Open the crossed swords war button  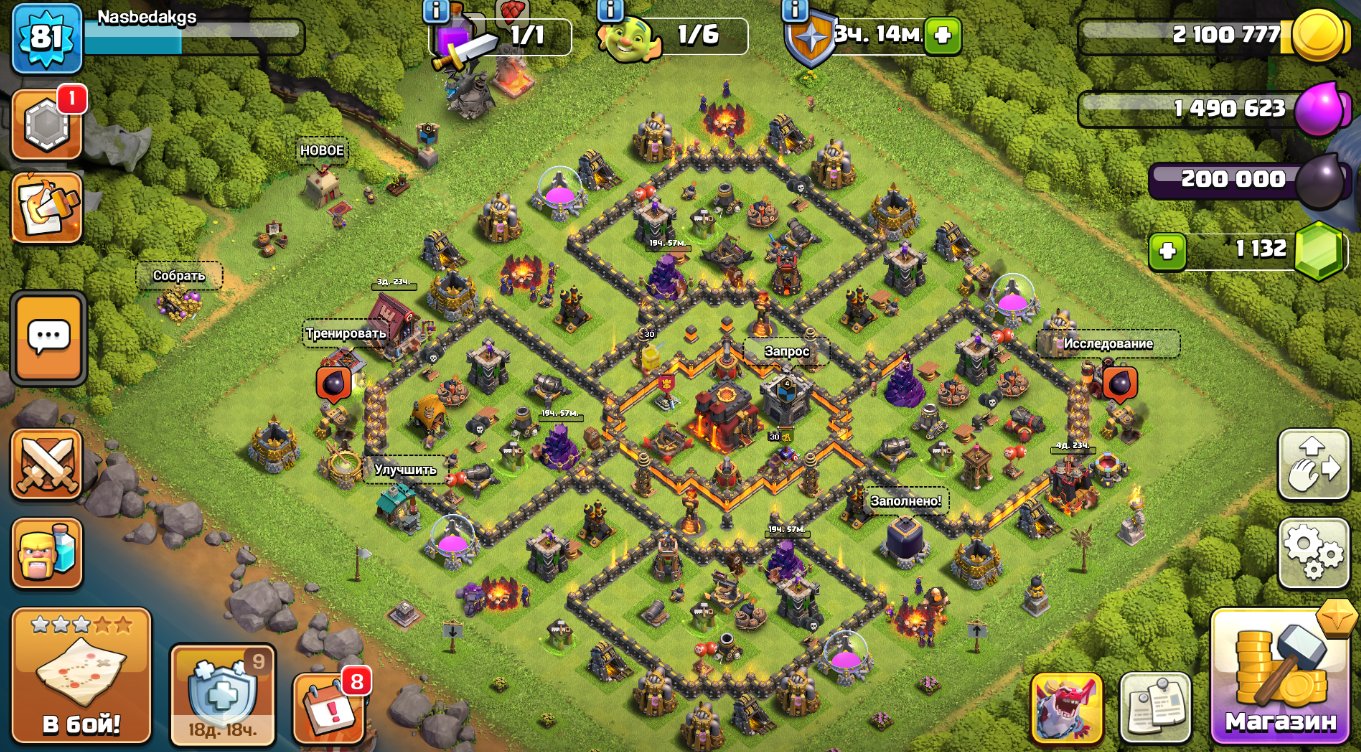tap(46, 464)
